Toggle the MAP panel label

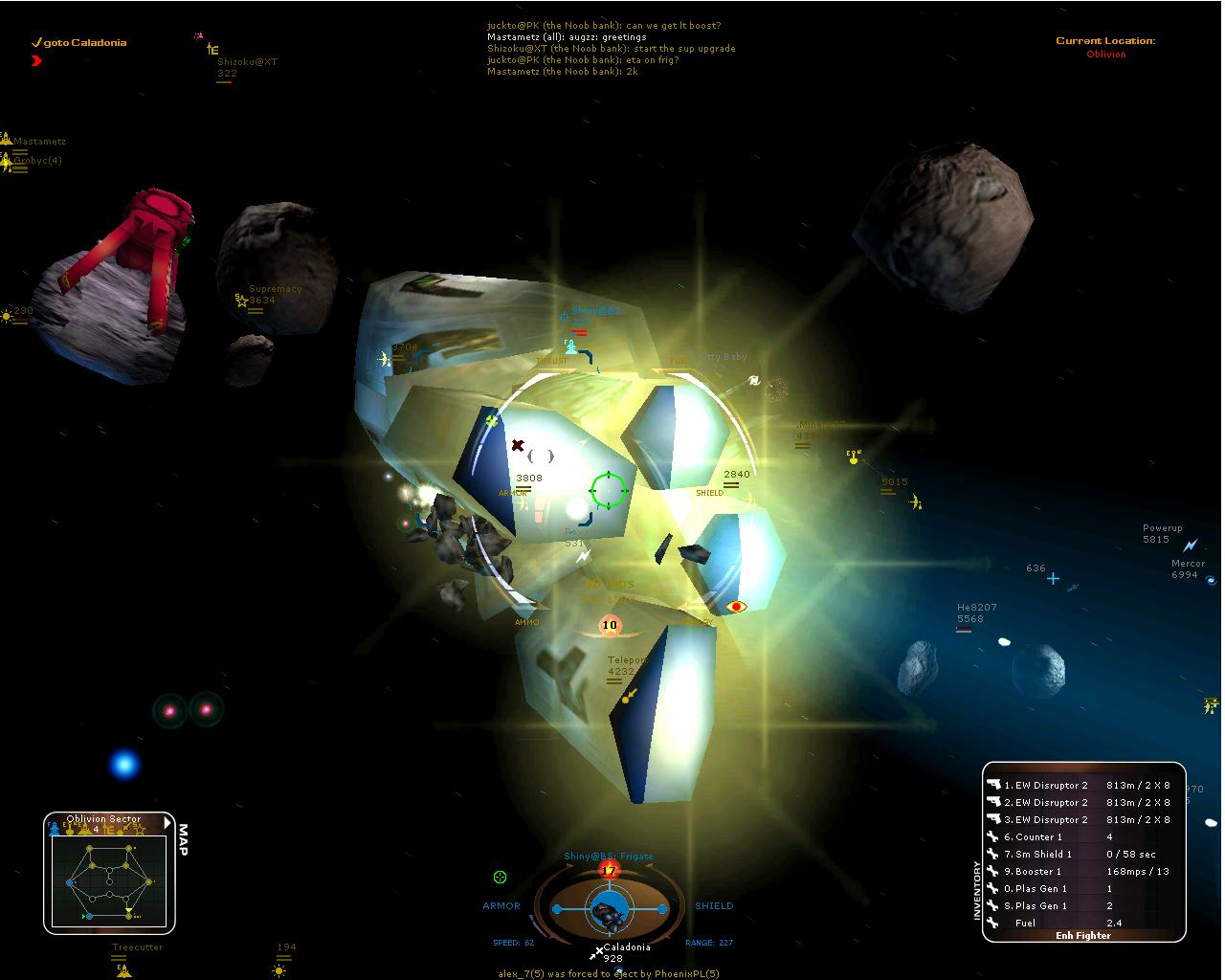(183, 840)
